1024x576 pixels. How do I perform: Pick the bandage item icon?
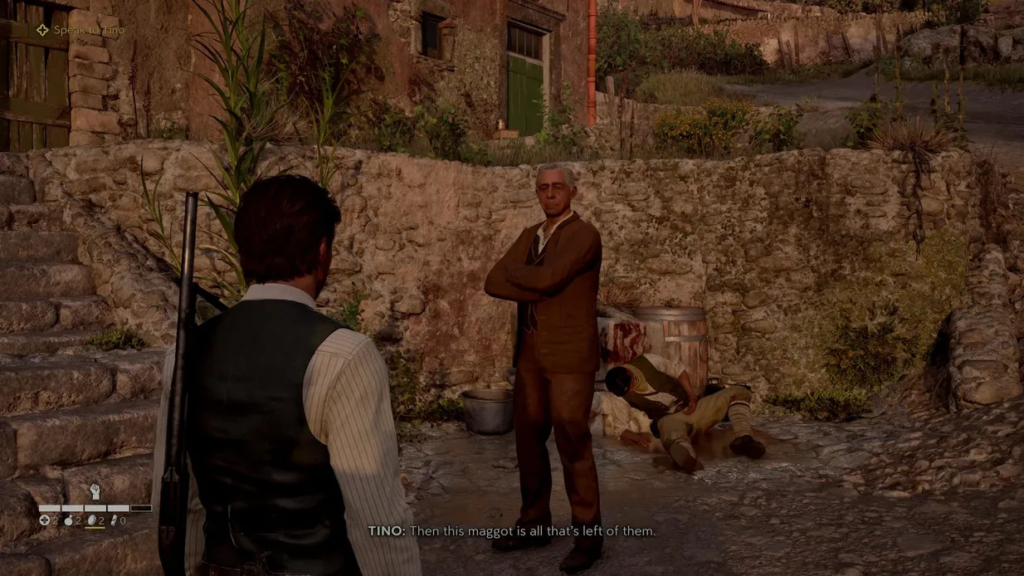pyautogui.click(x=114, y=520)
